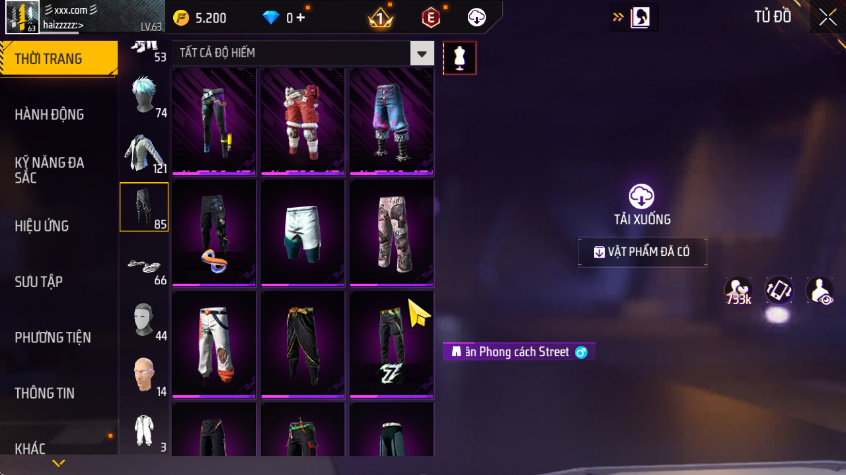The image size is (846, 475).
Task: Open the rarity filter dropdown
Action: point(423,53)
